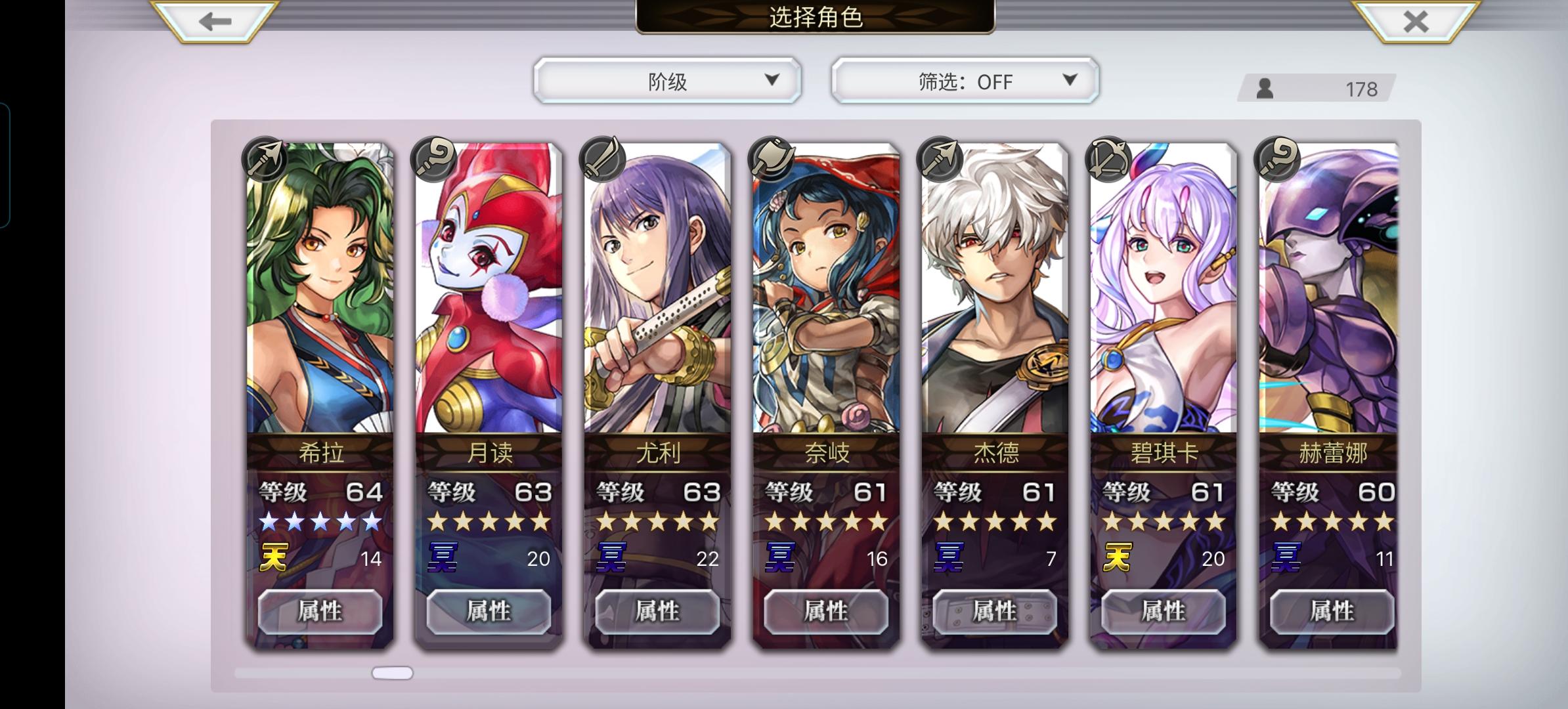Click the axe weapon icon on 奈岐's card
Viewport: 1568px width, 709px height.
pyautogui.click(x=769, y=158)
